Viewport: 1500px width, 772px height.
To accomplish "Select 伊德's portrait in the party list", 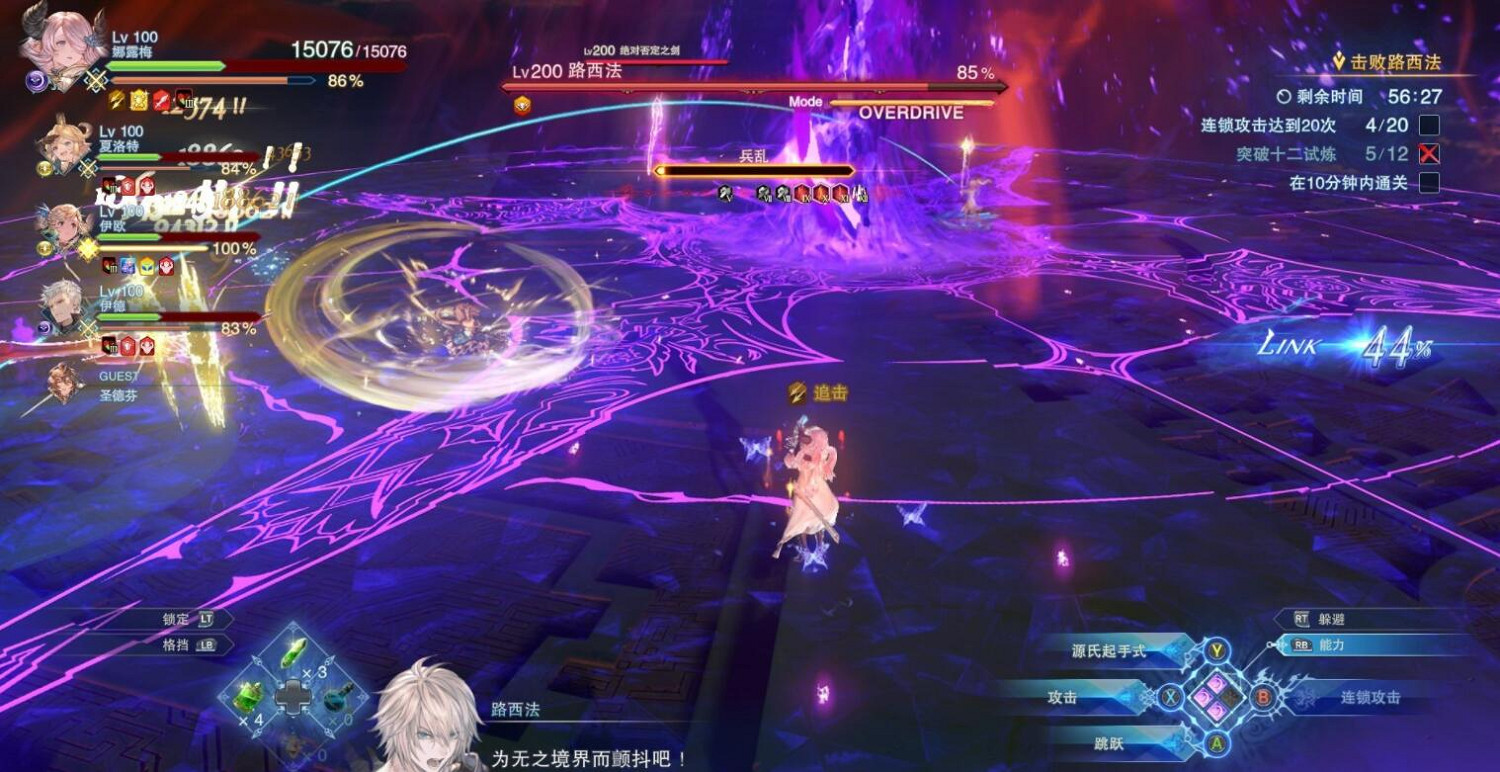I will pos(63,305).
